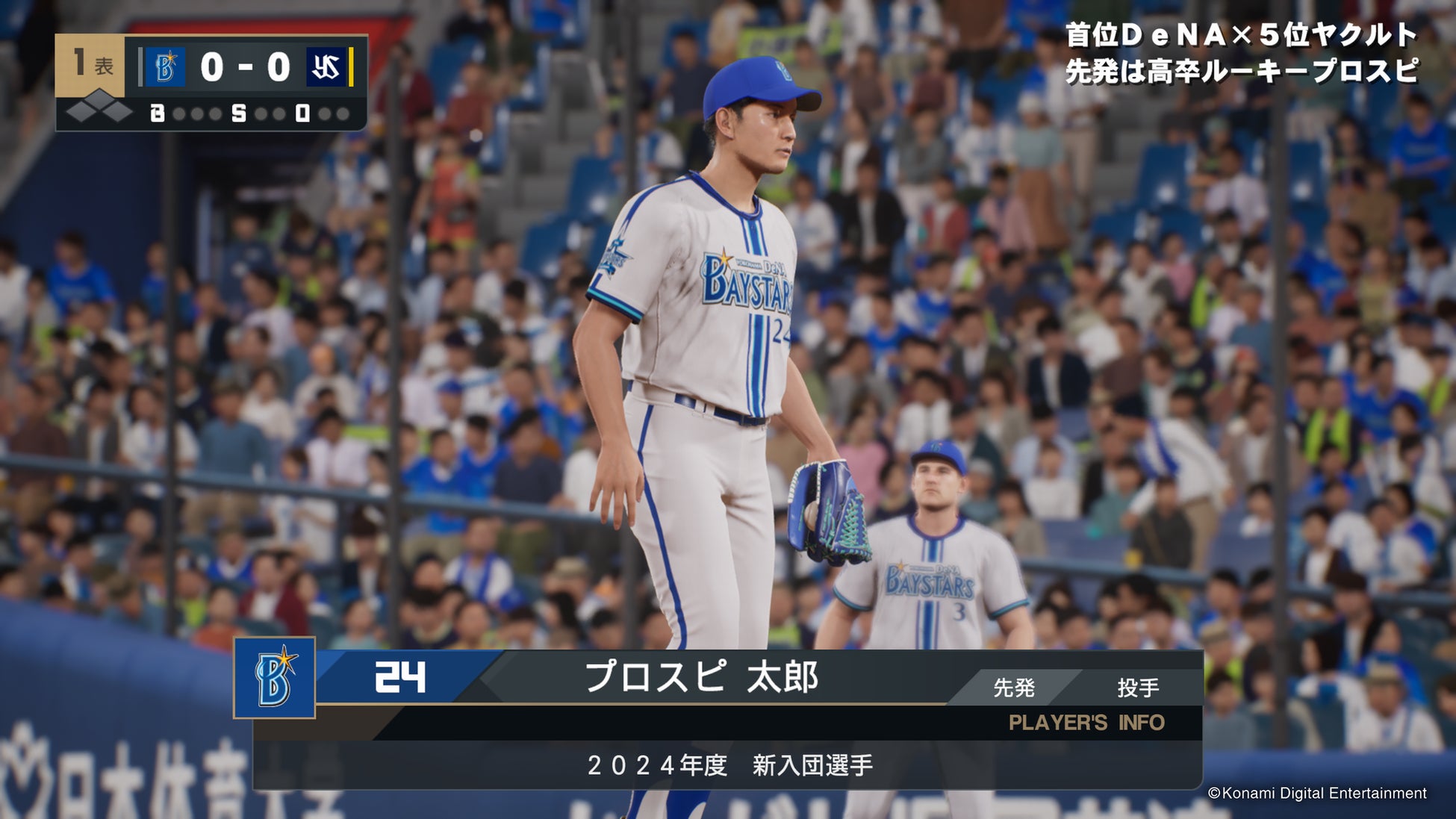Click the BayStars logo on the scoreboard
This screenshot has height=819, width=1456.
point(165,67)
